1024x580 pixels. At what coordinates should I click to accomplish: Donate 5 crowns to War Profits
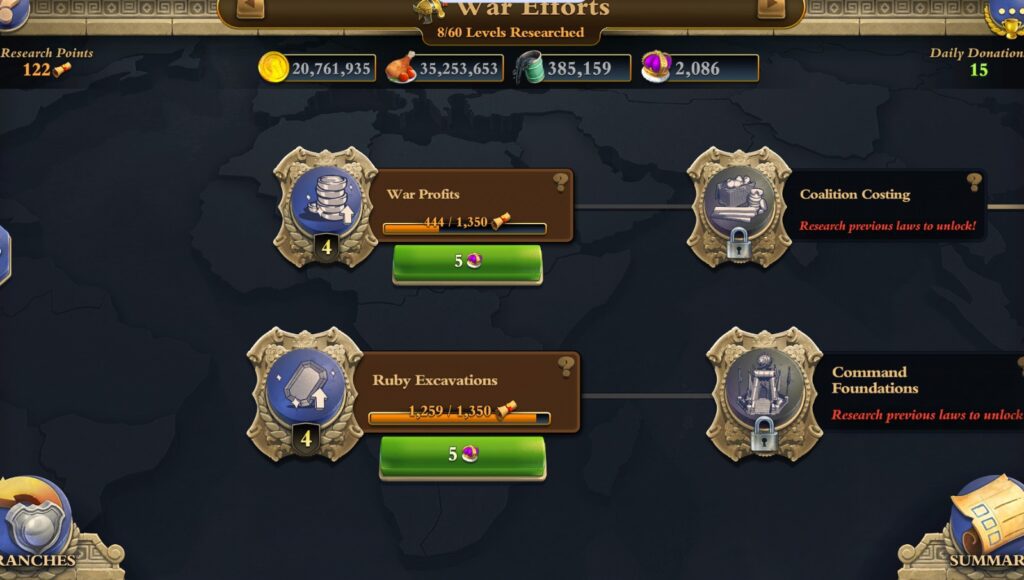click(467, 262)
